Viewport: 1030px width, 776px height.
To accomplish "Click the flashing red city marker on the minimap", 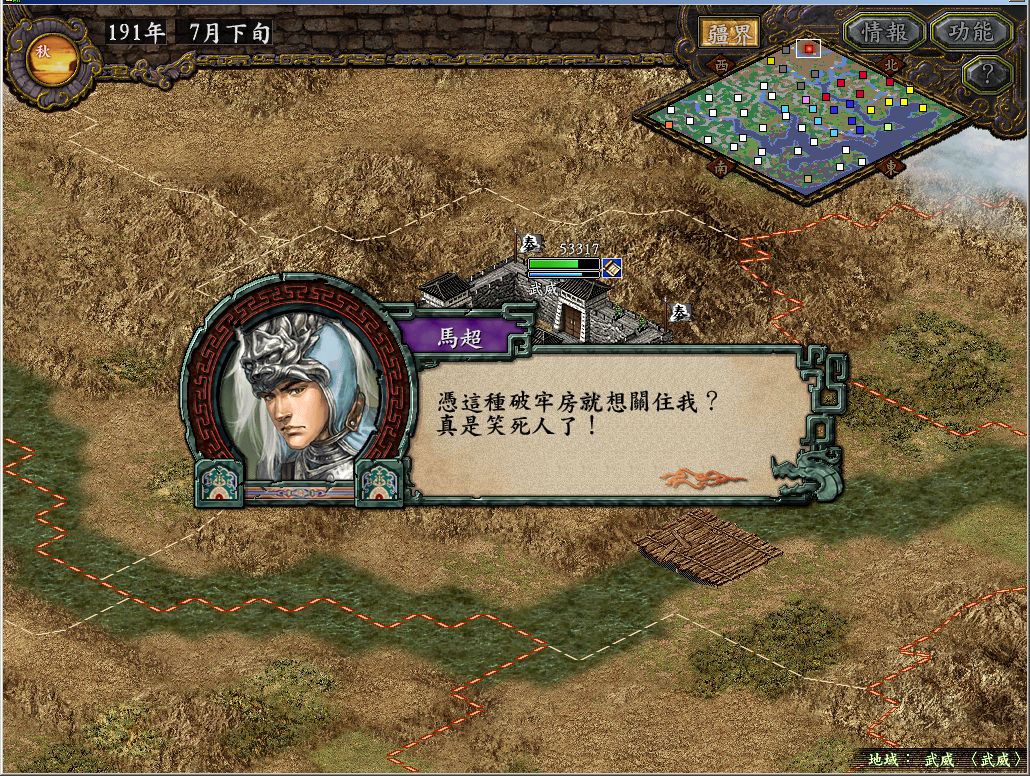I will 809,48.
